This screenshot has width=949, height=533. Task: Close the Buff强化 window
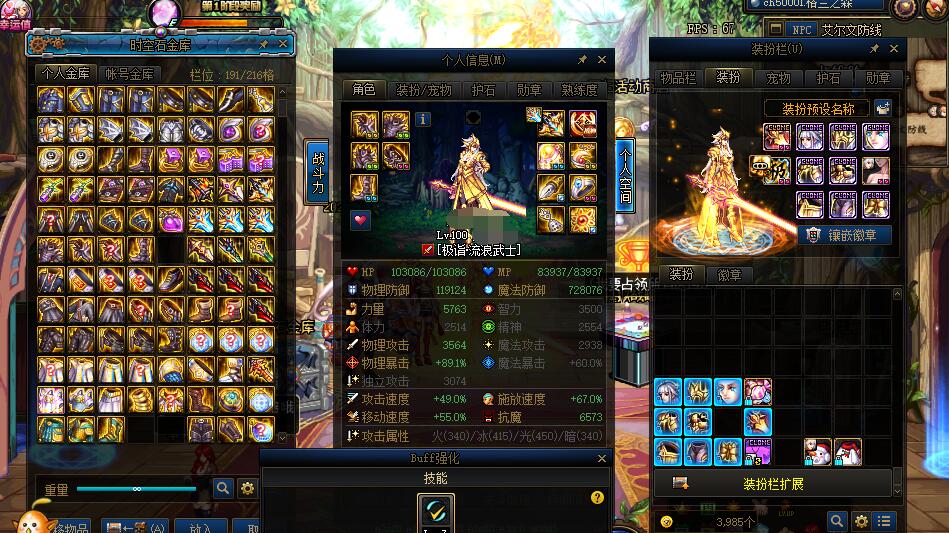click(602, 458)
